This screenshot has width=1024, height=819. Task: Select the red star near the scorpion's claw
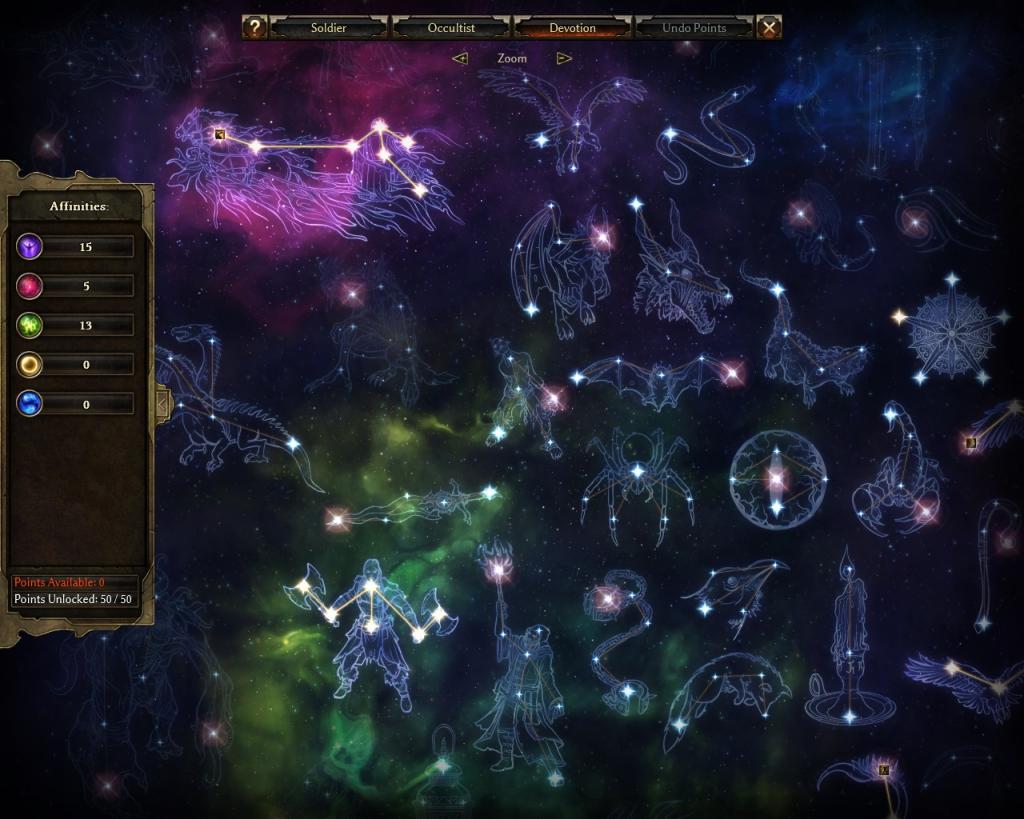click(x=925, y=511)
